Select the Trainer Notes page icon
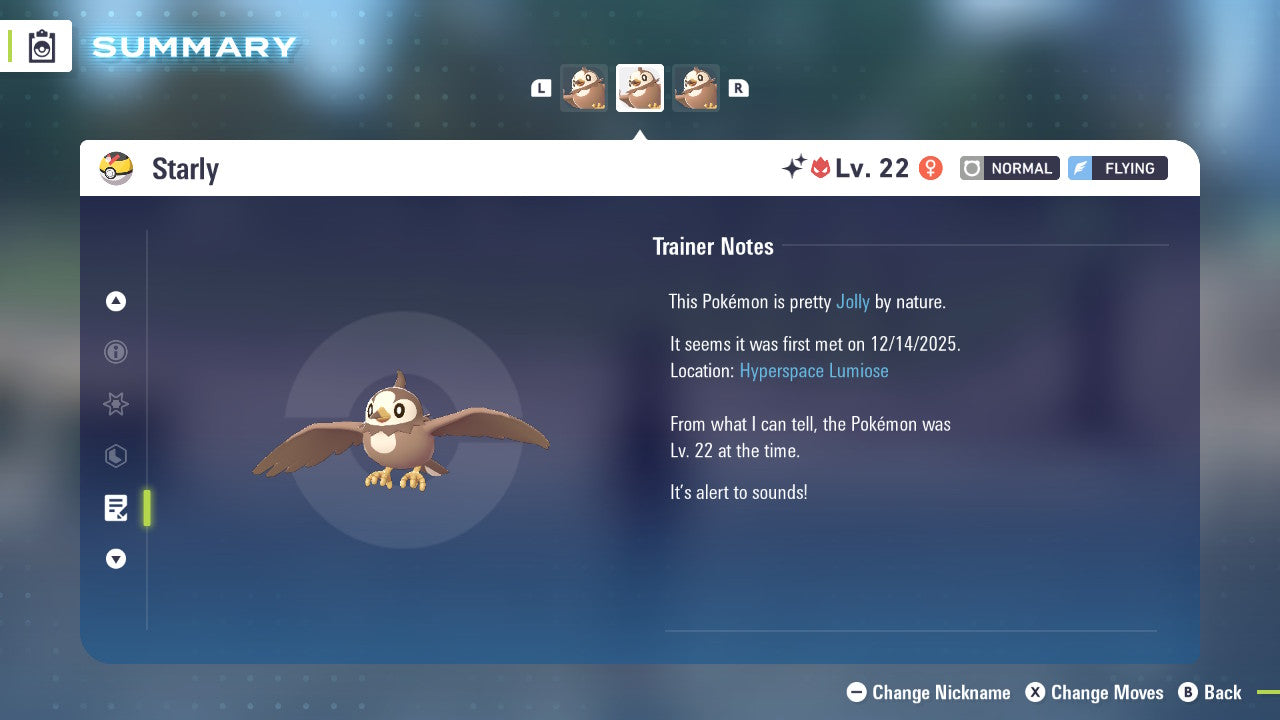Screen dimensions: 1280x720 pos(115,508)
